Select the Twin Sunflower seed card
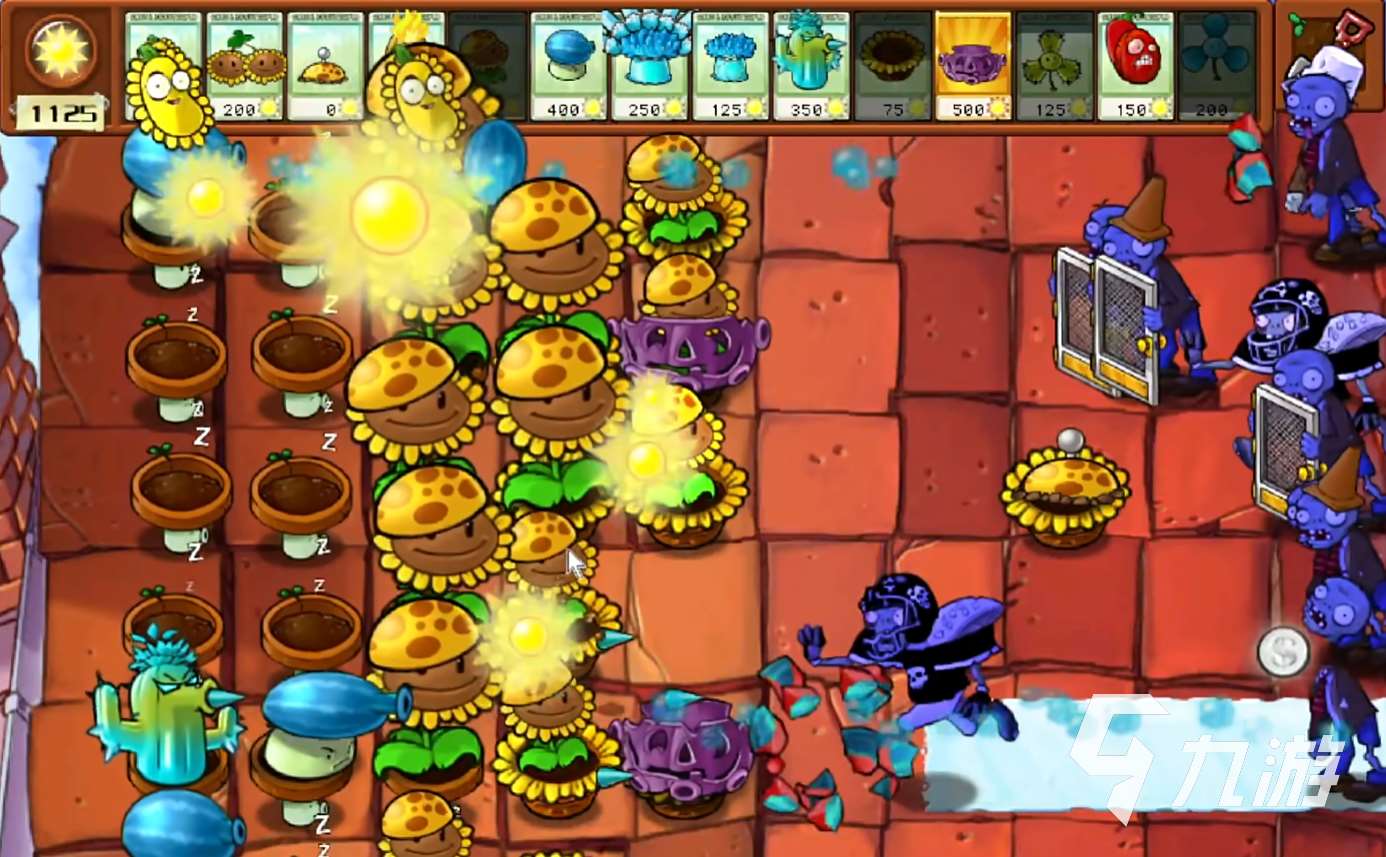Image resolution: width=1386 pixels, height=857 pixels. tap(245, 65)
